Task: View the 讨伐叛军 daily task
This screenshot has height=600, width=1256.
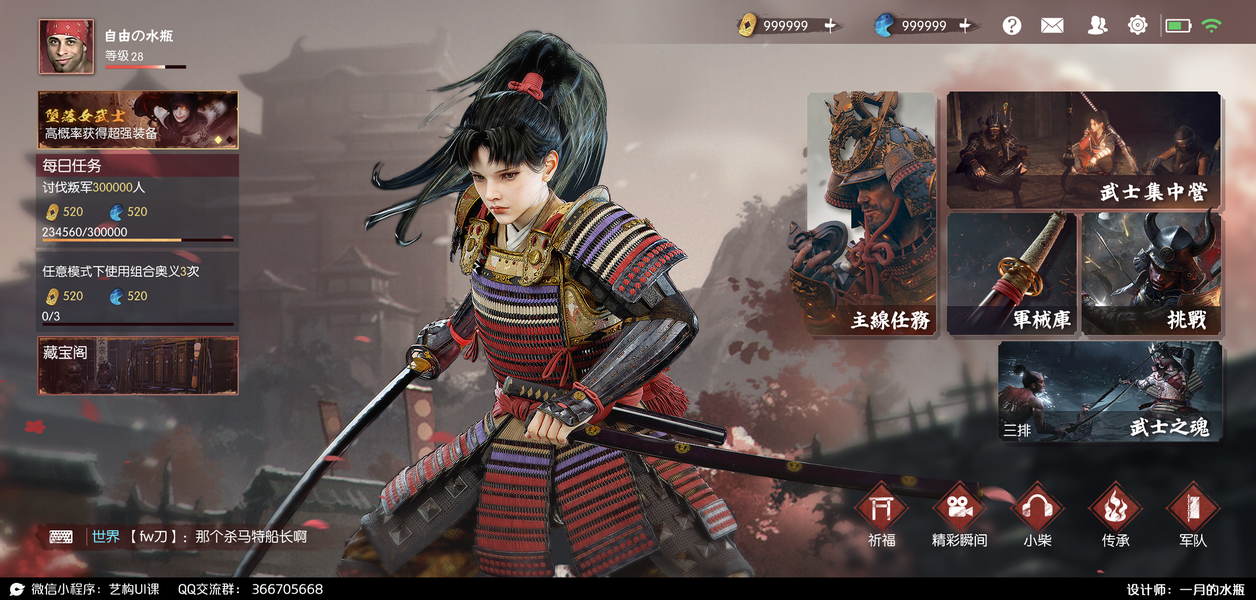Action: coord(138,210)
